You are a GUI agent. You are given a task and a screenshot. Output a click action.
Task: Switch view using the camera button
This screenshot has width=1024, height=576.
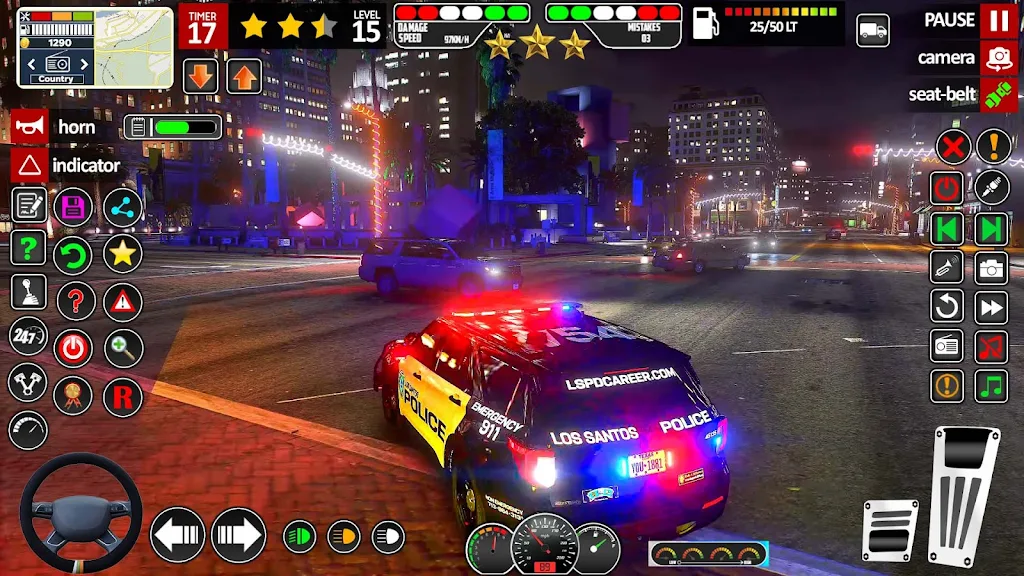(x=998, y=58)
